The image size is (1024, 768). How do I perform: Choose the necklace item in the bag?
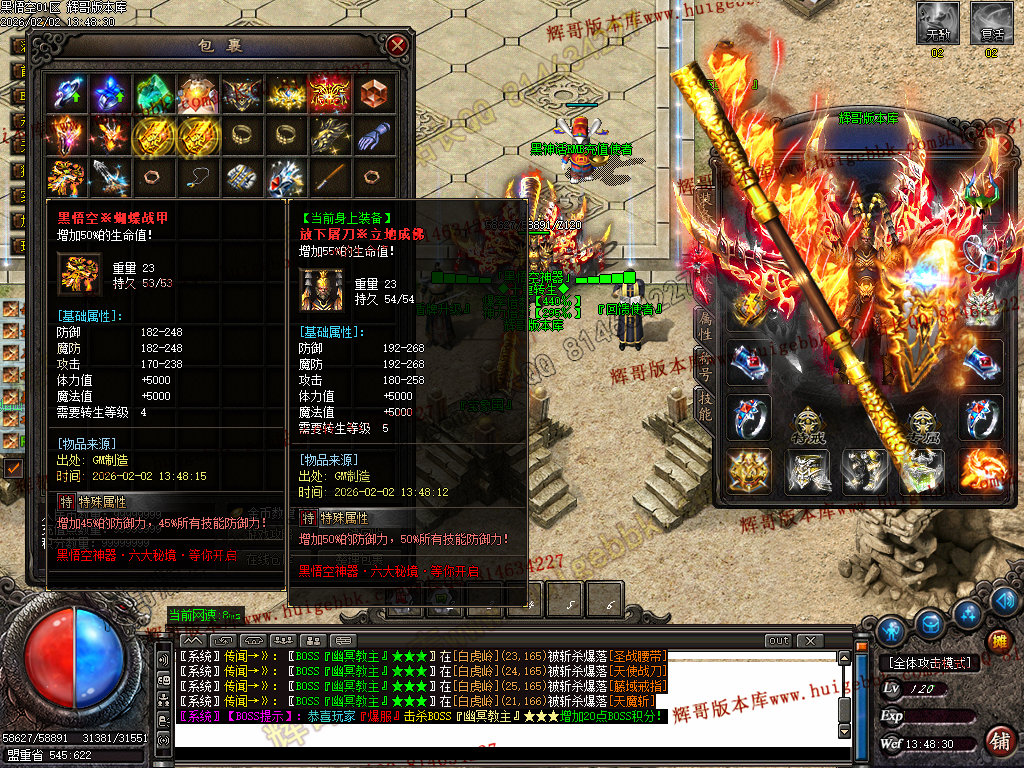click(x=197, y=178)
